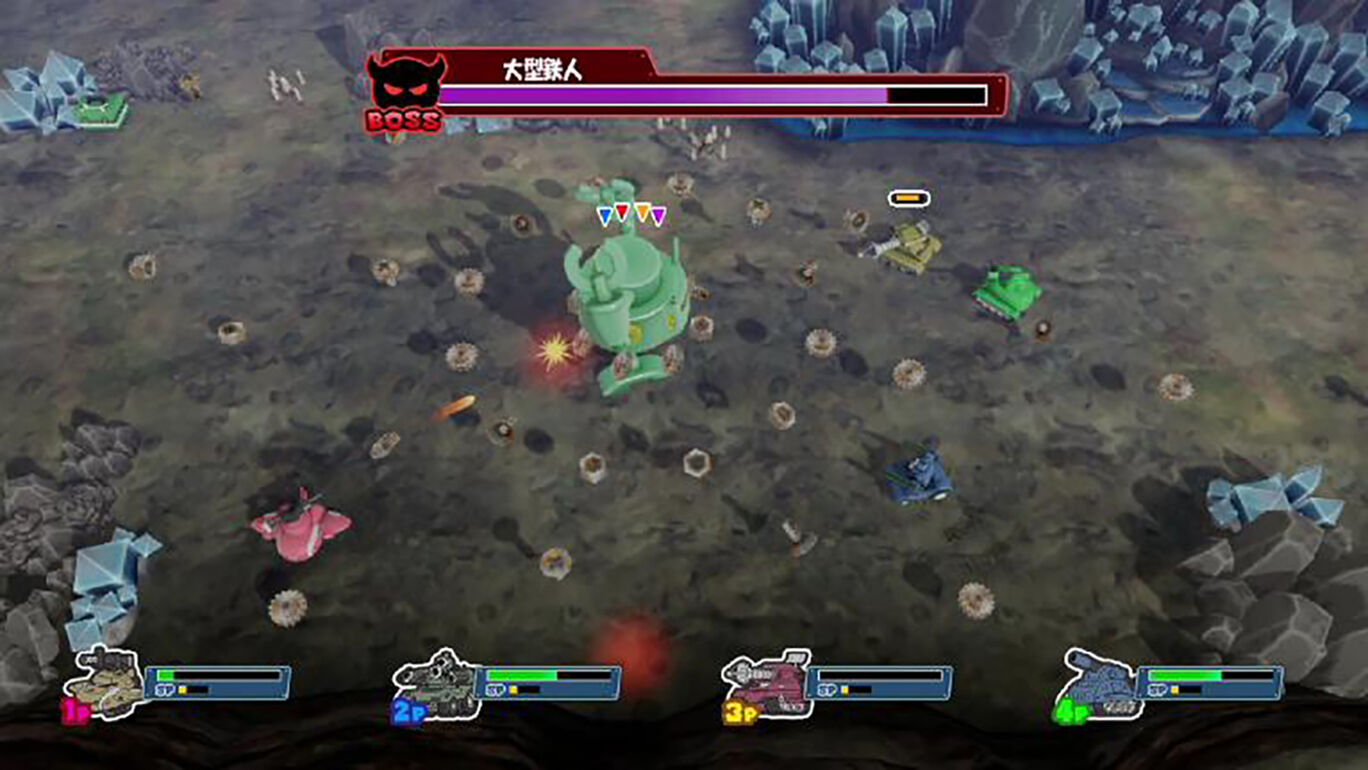1368x770 pixels.
Task: Click the 1P tan tank portrait
Action: [x=102, y=682]
